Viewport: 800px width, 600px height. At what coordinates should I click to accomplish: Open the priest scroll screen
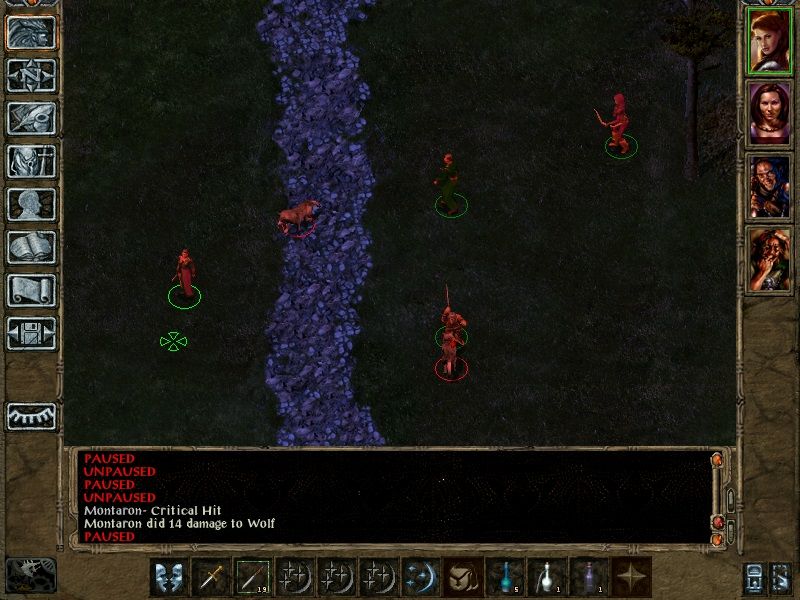32,290
